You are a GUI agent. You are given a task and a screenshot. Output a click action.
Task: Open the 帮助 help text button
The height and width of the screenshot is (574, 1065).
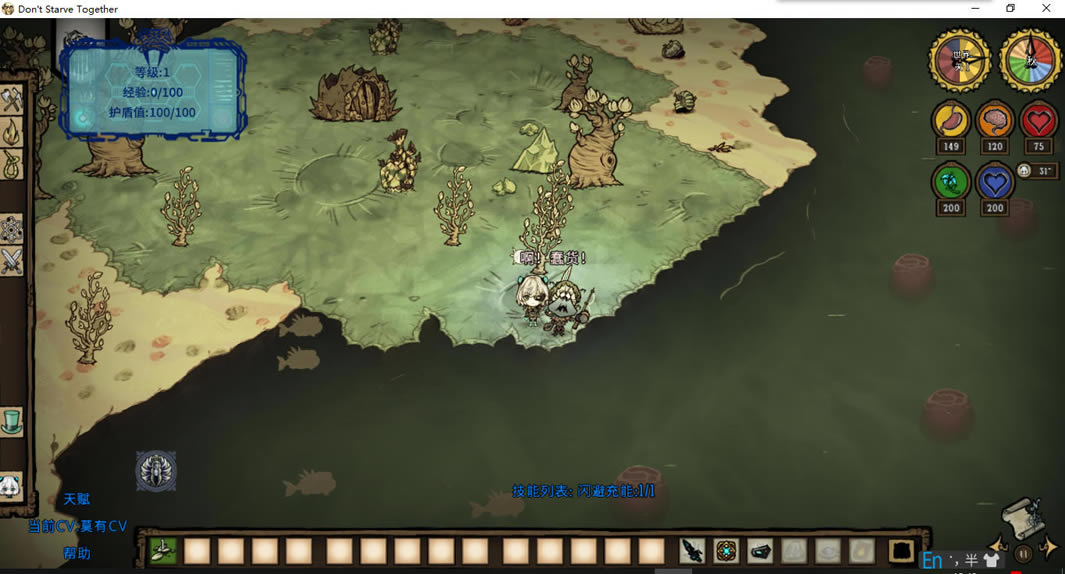coord(77,553)
